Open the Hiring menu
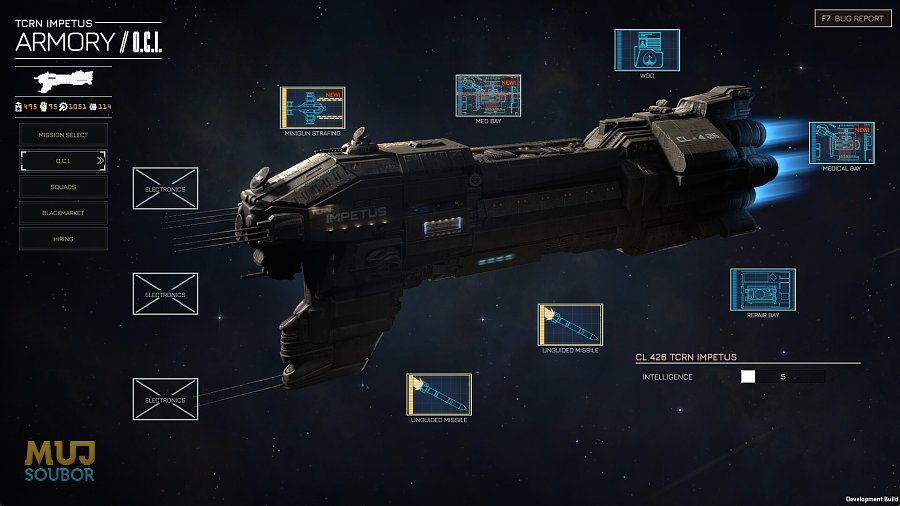Screen dimensions: 900x506 tap(63, 239)
